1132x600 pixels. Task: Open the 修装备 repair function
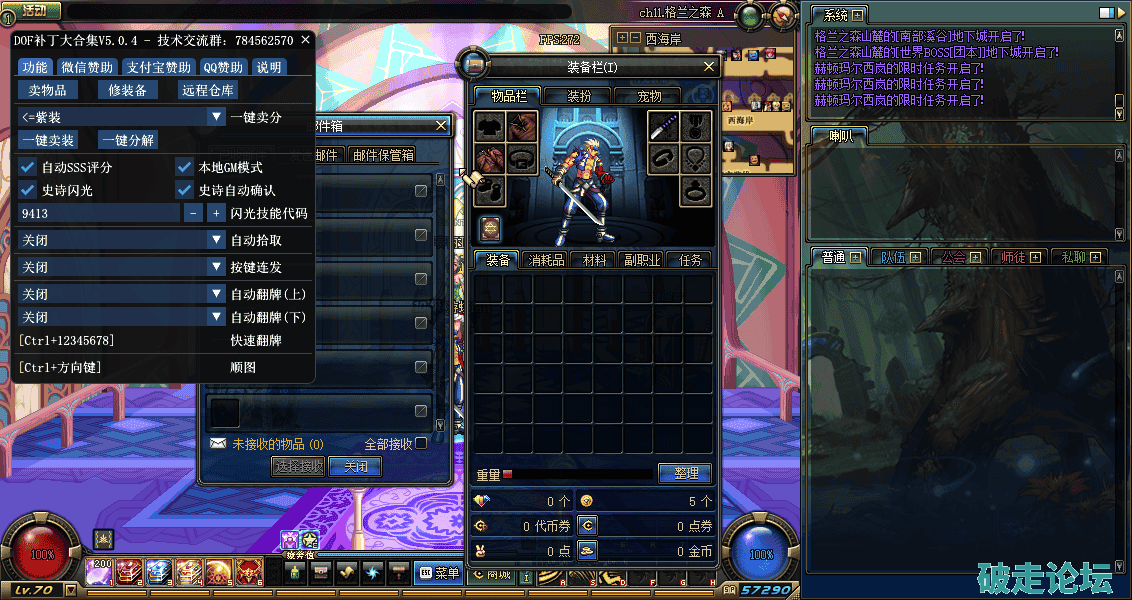pos(128,90)
